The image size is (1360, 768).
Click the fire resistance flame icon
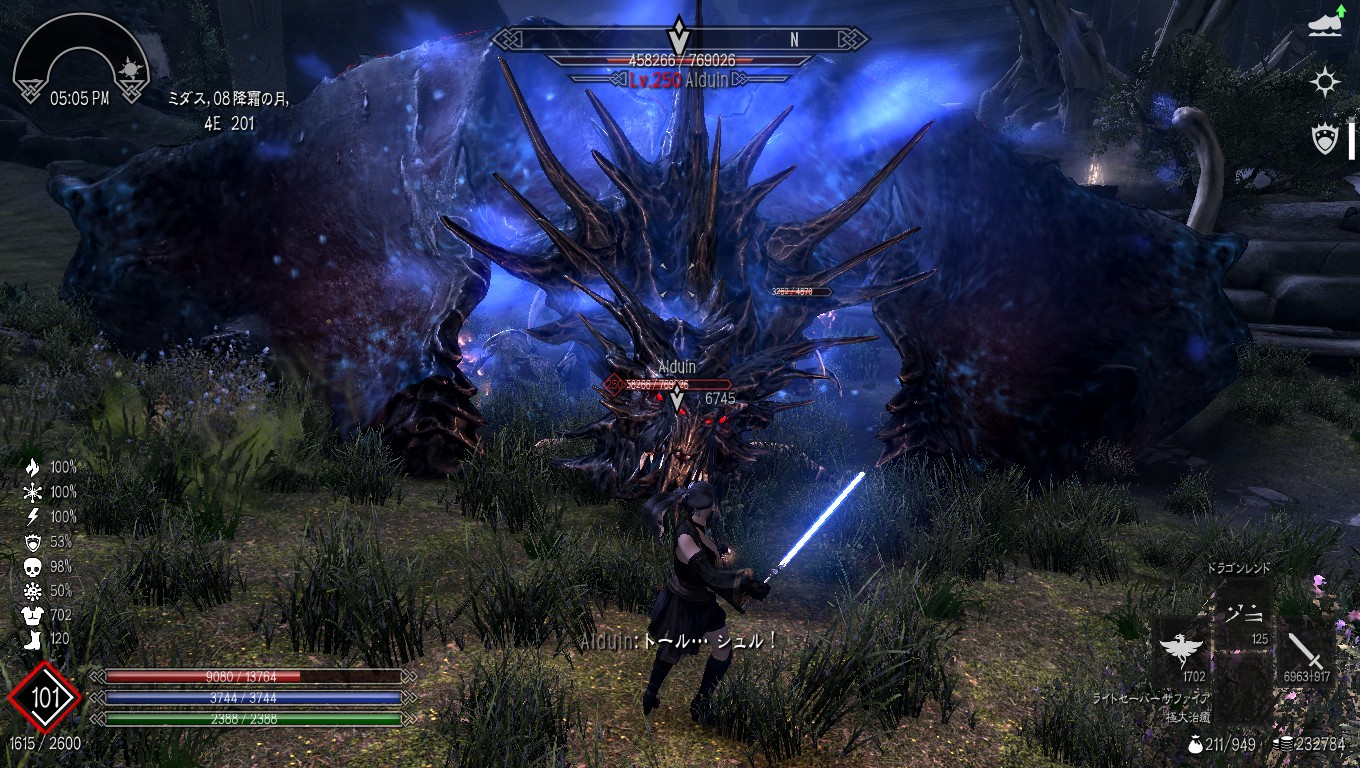click(x=32, y=467)
